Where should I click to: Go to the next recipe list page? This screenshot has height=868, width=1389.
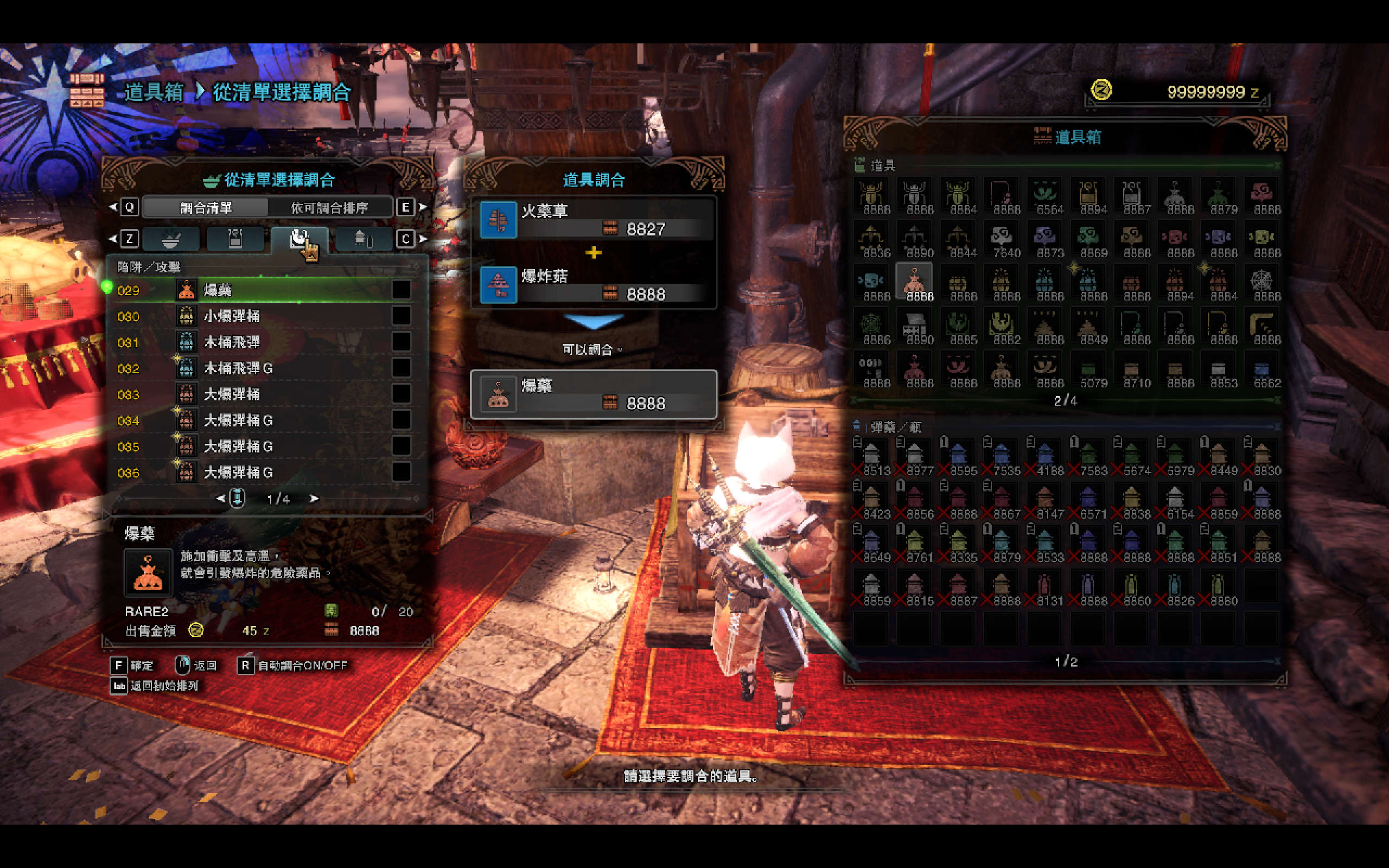[x=314, y=499]
